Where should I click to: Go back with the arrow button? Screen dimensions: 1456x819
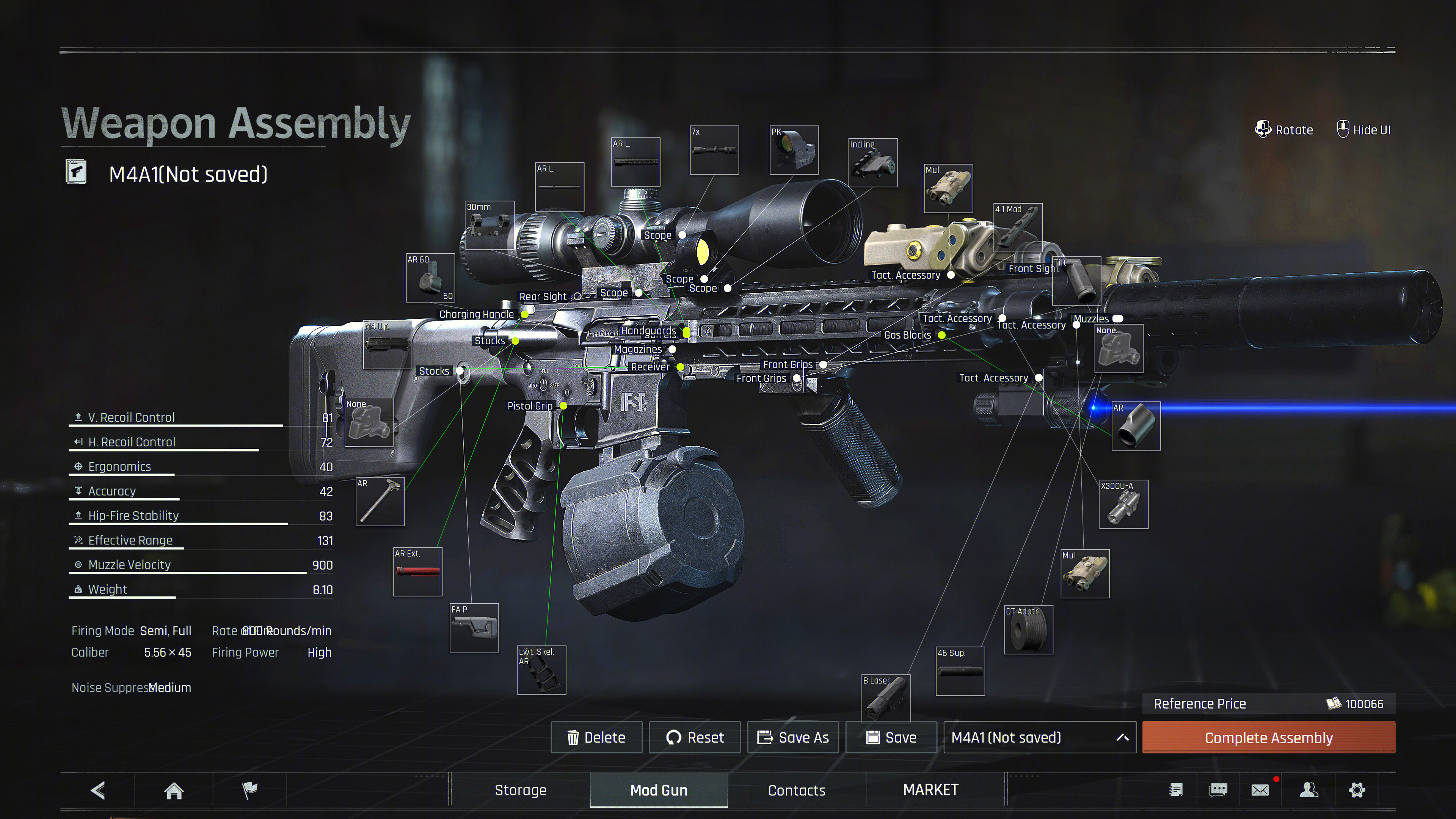[x=98, y=790]
